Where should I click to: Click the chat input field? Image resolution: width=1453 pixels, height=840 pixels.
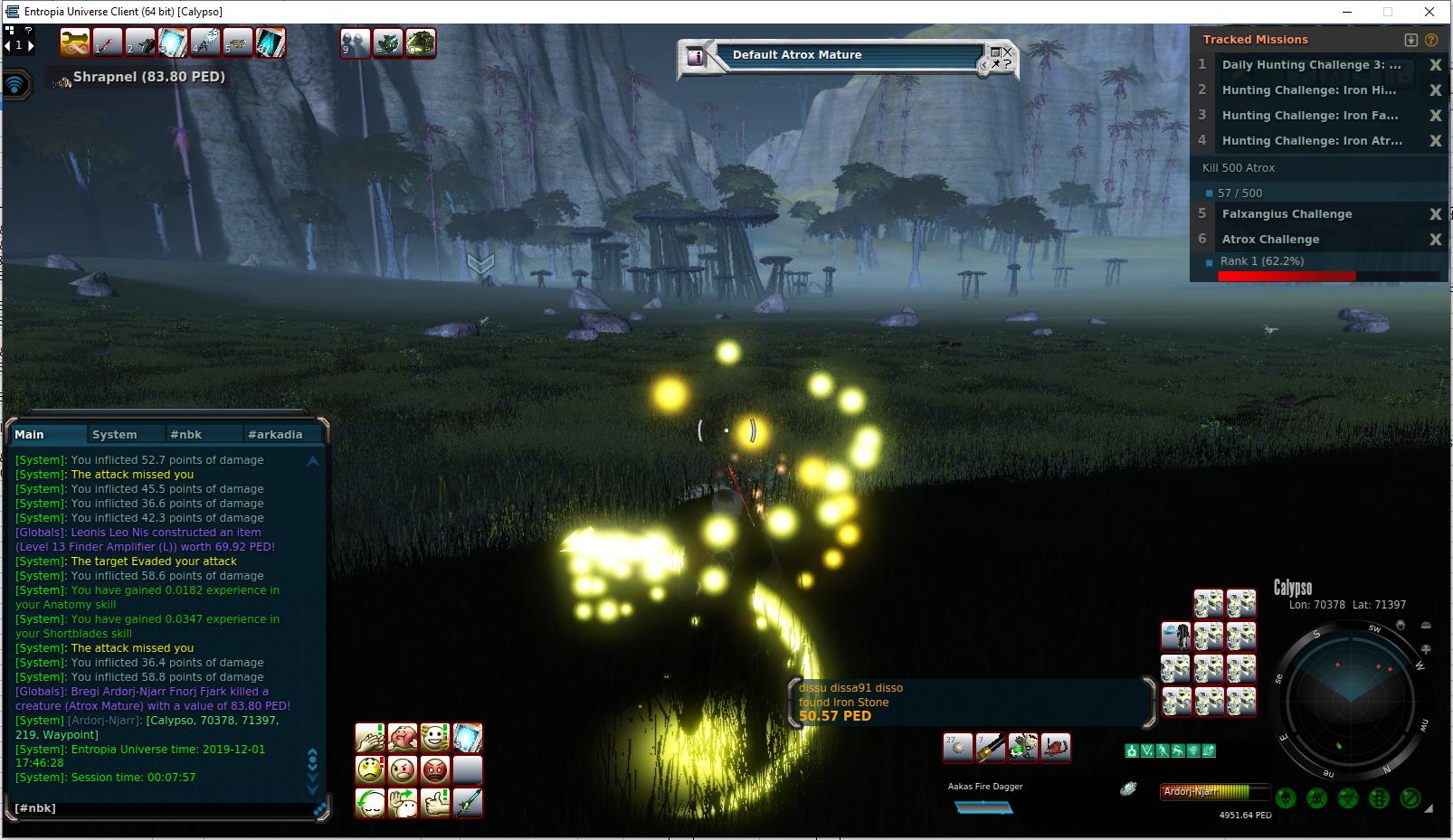pos(163,808)
